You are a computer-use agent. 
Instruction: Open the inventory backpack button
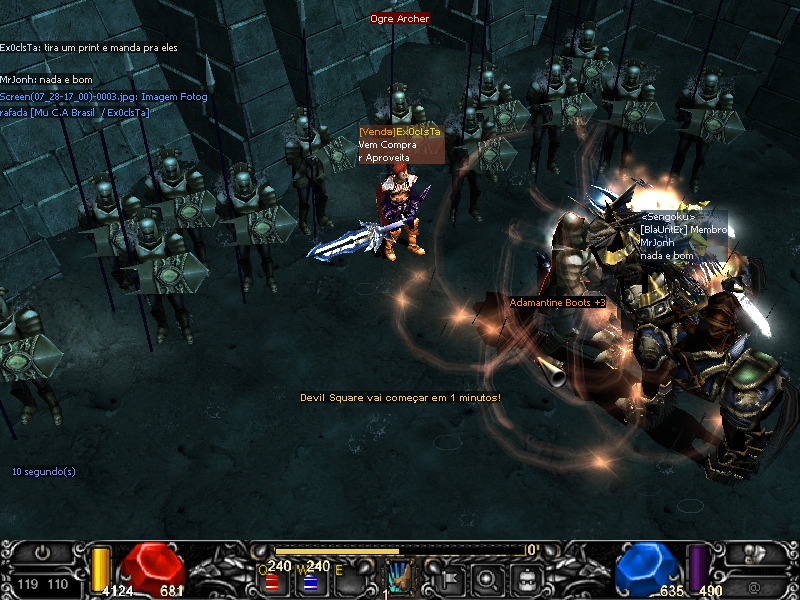click(x=526, y=577)
